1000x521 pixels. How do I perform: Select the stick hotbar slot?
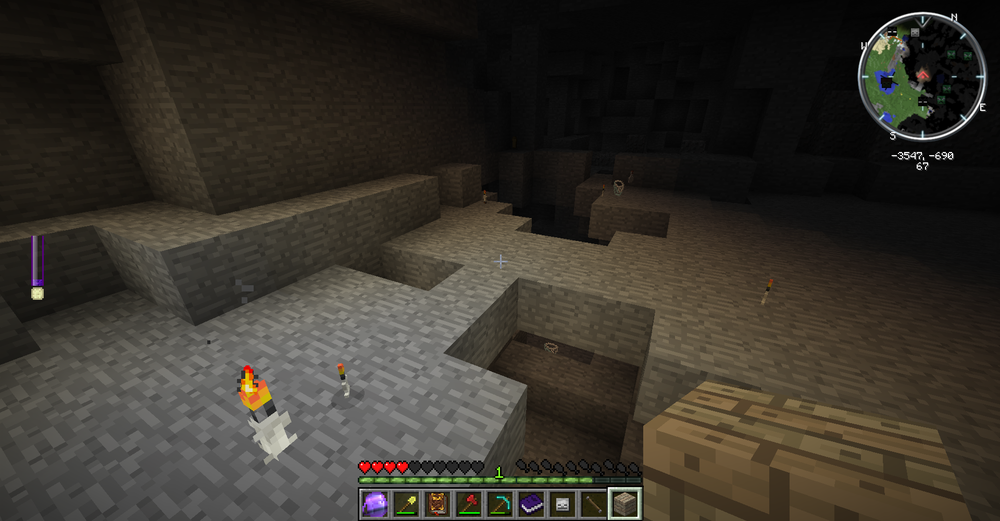pos(592,503)
